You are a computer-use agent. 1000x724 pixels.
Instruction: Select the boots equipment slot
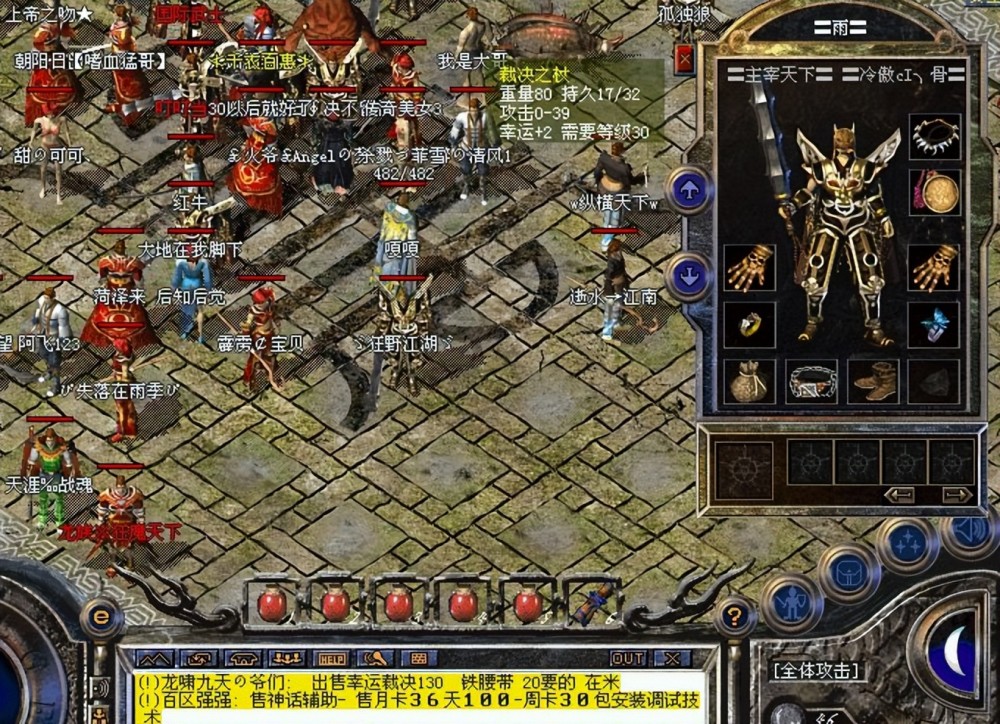pyautogui.click(x=873, y=381)
